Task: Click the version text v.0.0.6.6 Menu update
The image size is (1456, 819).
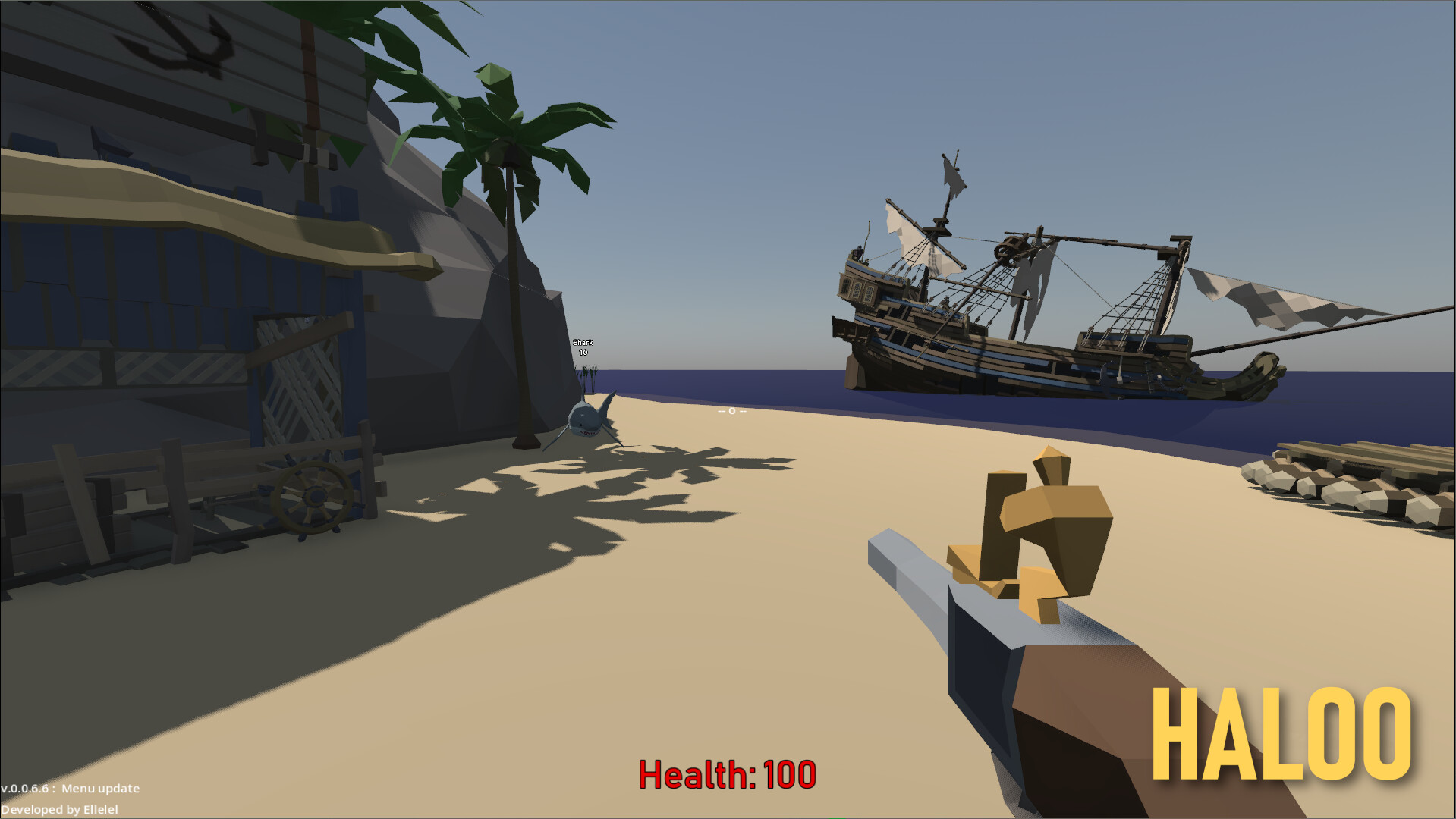Action: [70, 789]
